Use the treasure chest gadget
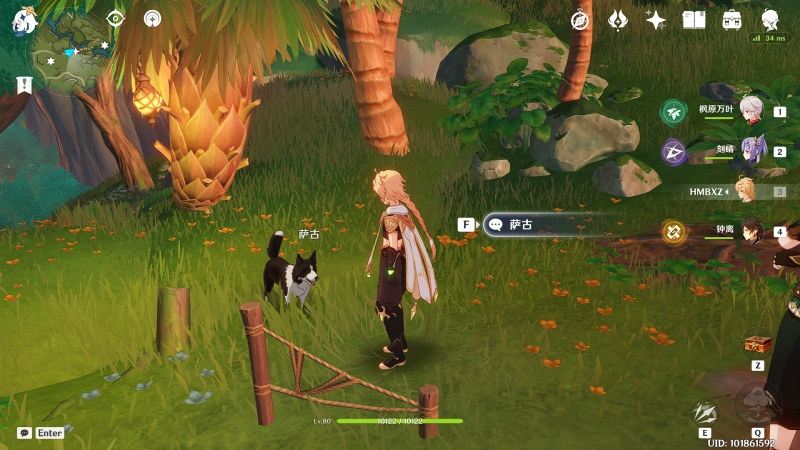 pos(758,344)
